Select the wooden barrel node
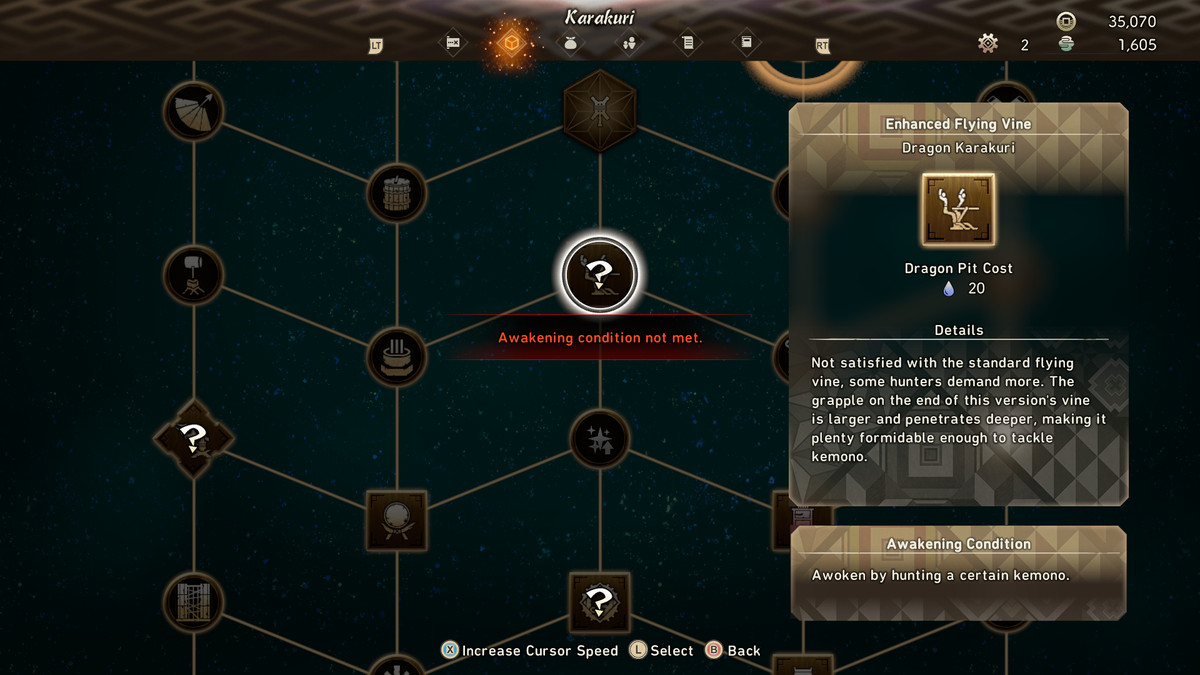Image resolution: width=1200 pixels, height=675 pixels. pos(397,193)
